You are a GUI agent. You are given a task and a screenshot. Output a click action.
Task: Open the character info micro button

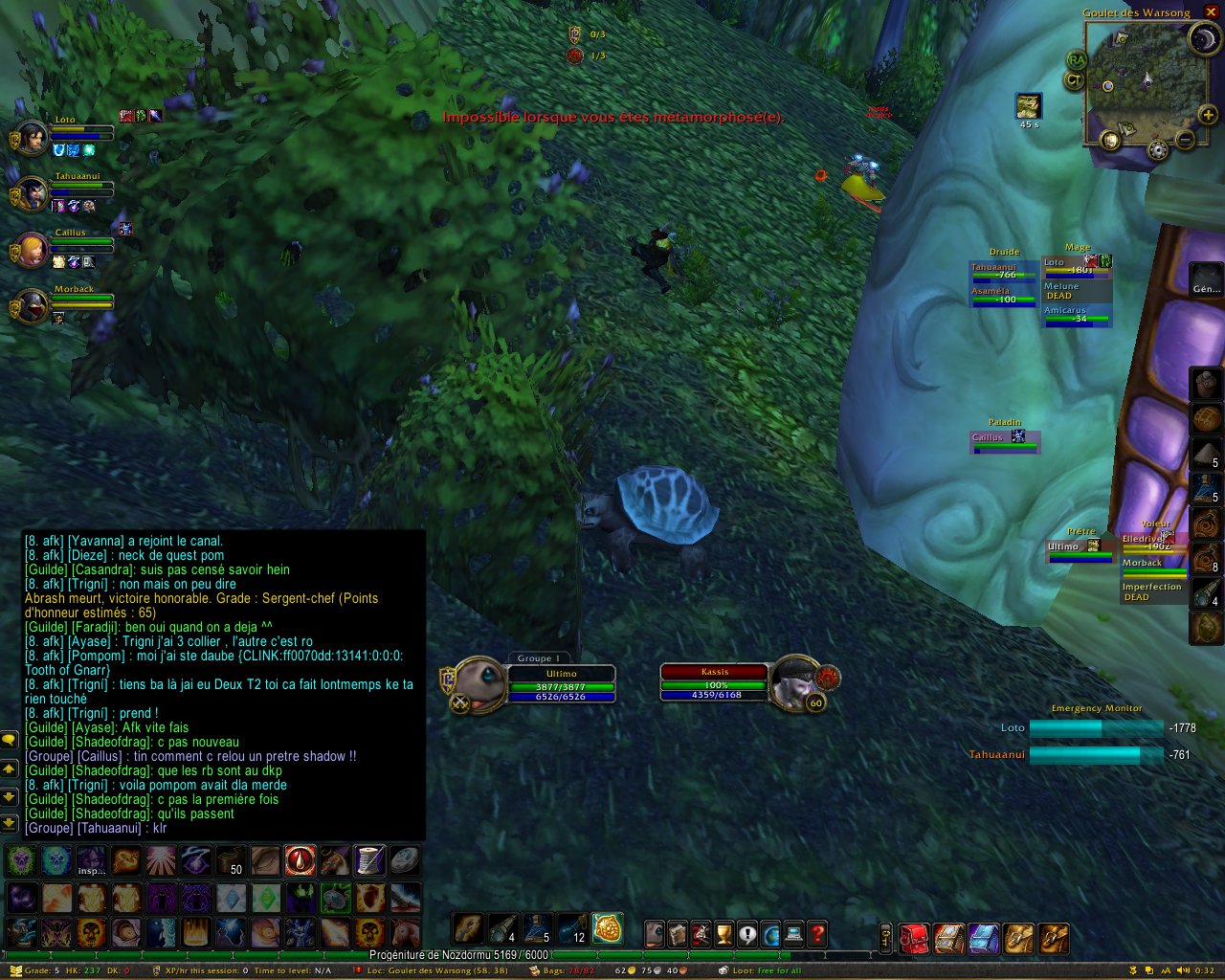click(x=655, y=933)
